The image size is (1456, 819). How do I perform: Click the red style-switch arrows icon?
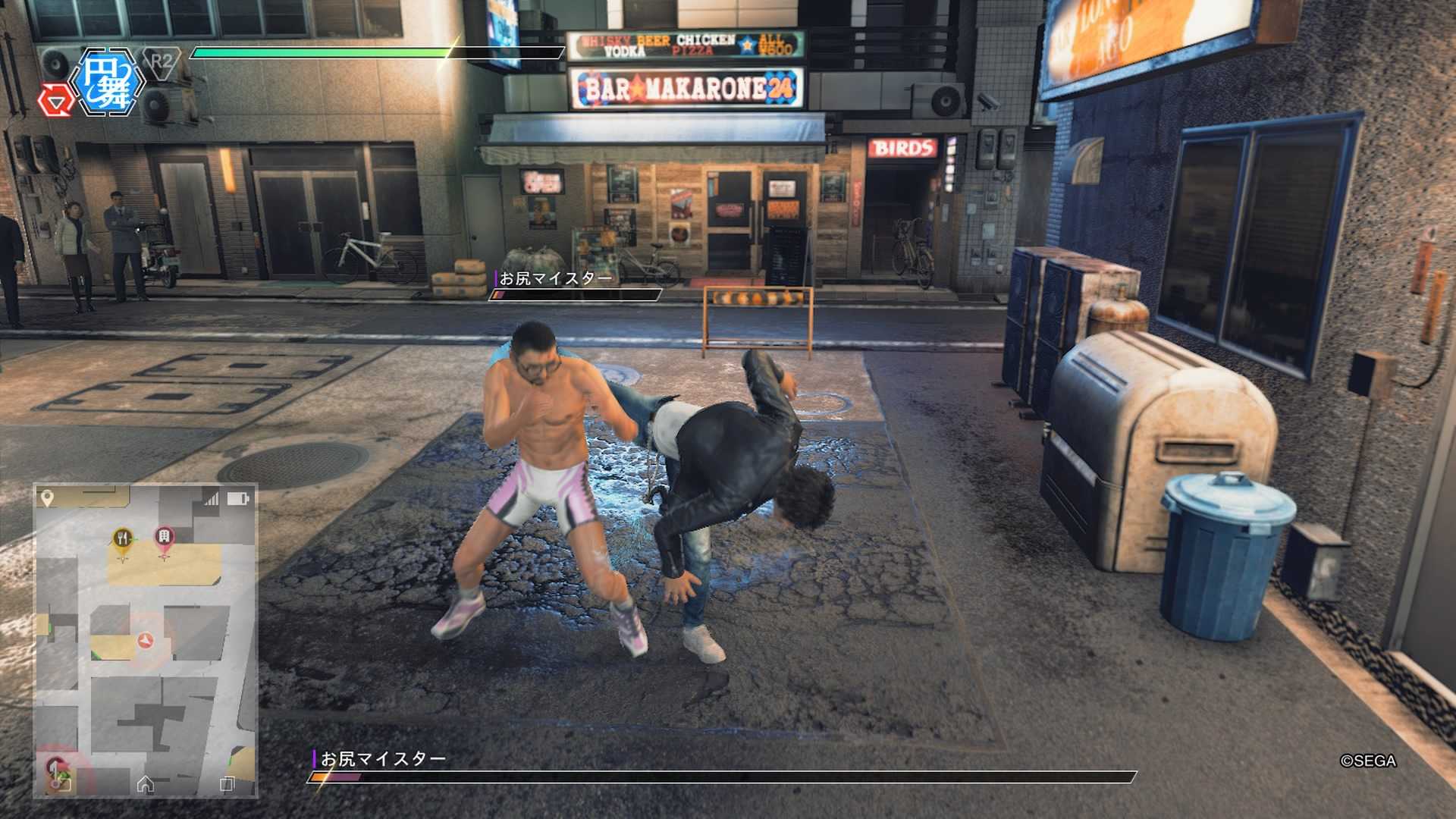pos(55,100)
